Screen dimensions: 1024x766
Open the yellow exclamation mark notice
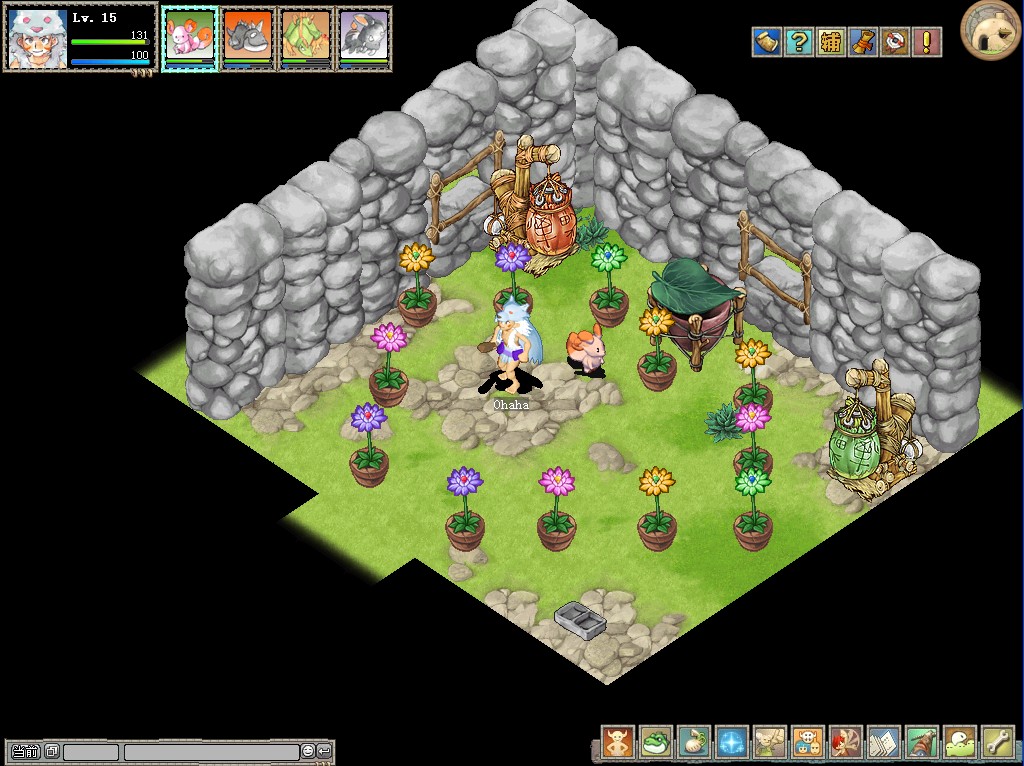[927, 42]
